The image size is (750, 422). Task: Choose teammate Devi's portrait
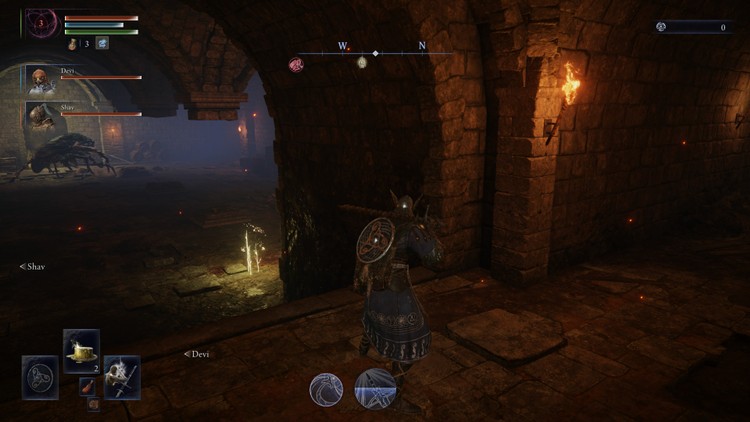pyautogui.click(x=41, y=82)
